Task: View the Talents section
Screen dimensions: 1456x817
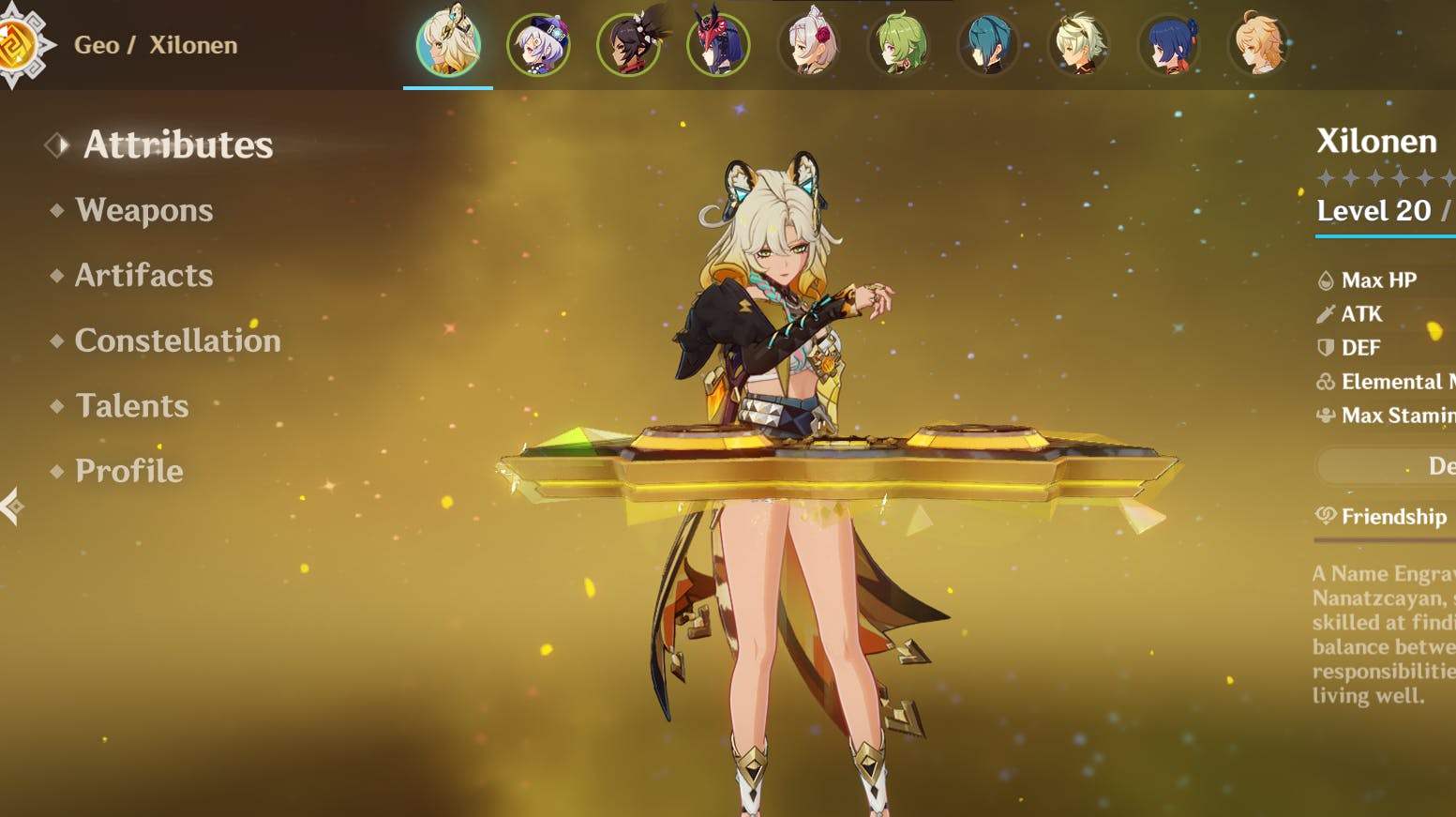Action: pos(131,405)
